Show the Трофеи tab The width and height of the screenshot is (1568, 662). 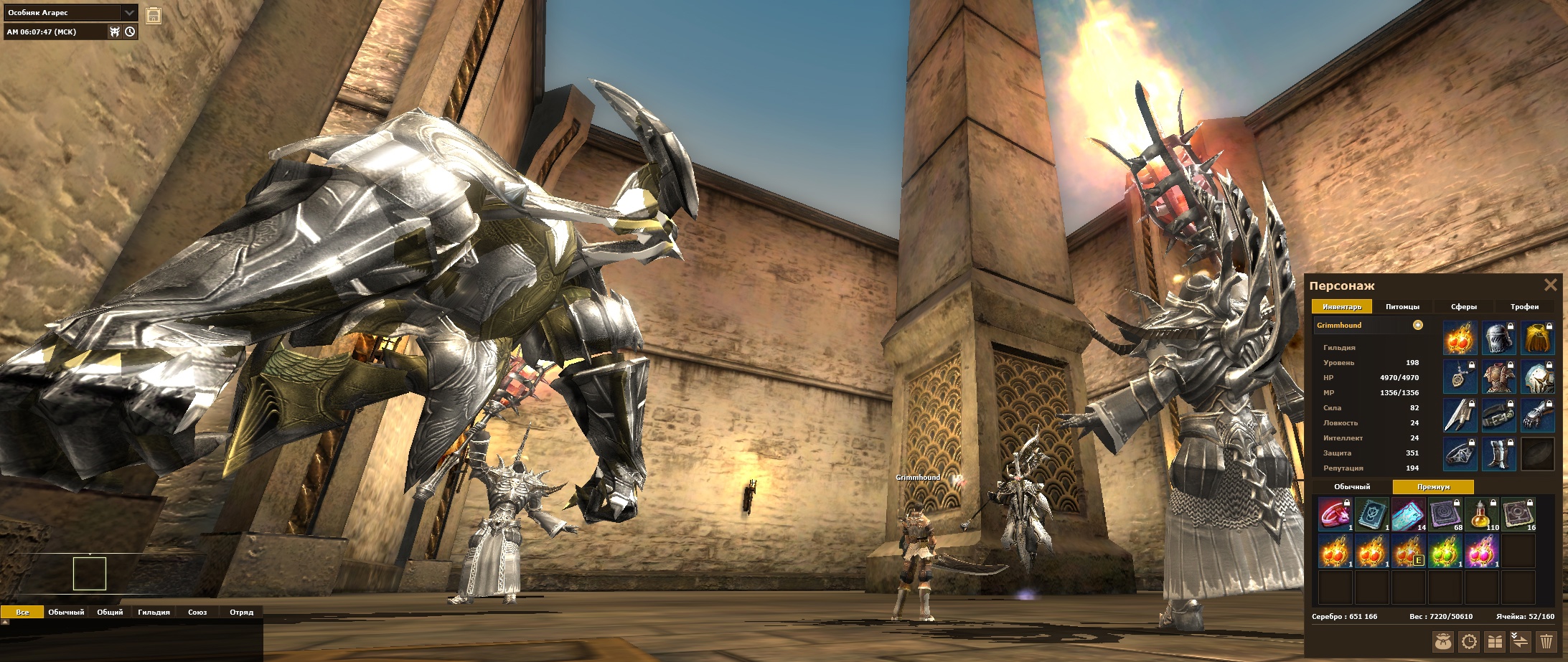[1524, 307]
